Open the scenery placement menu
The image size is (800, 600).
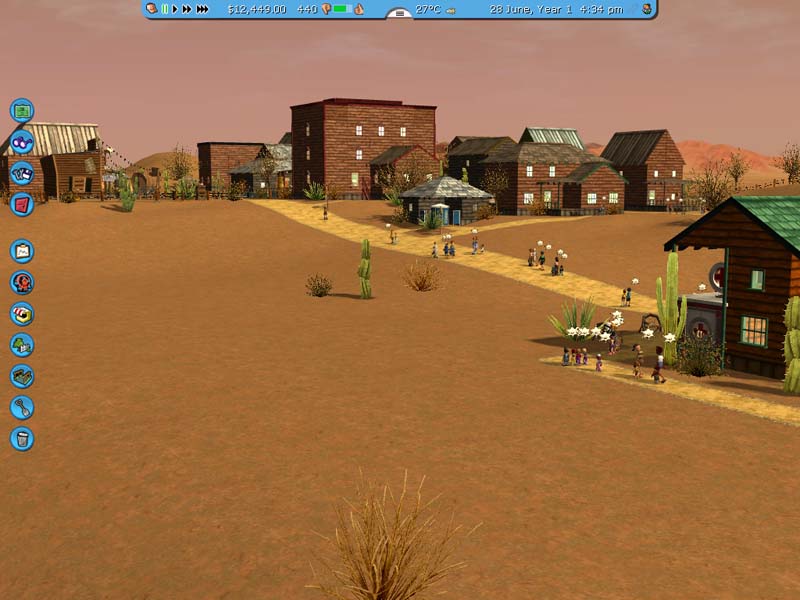[x=22, y=345]
